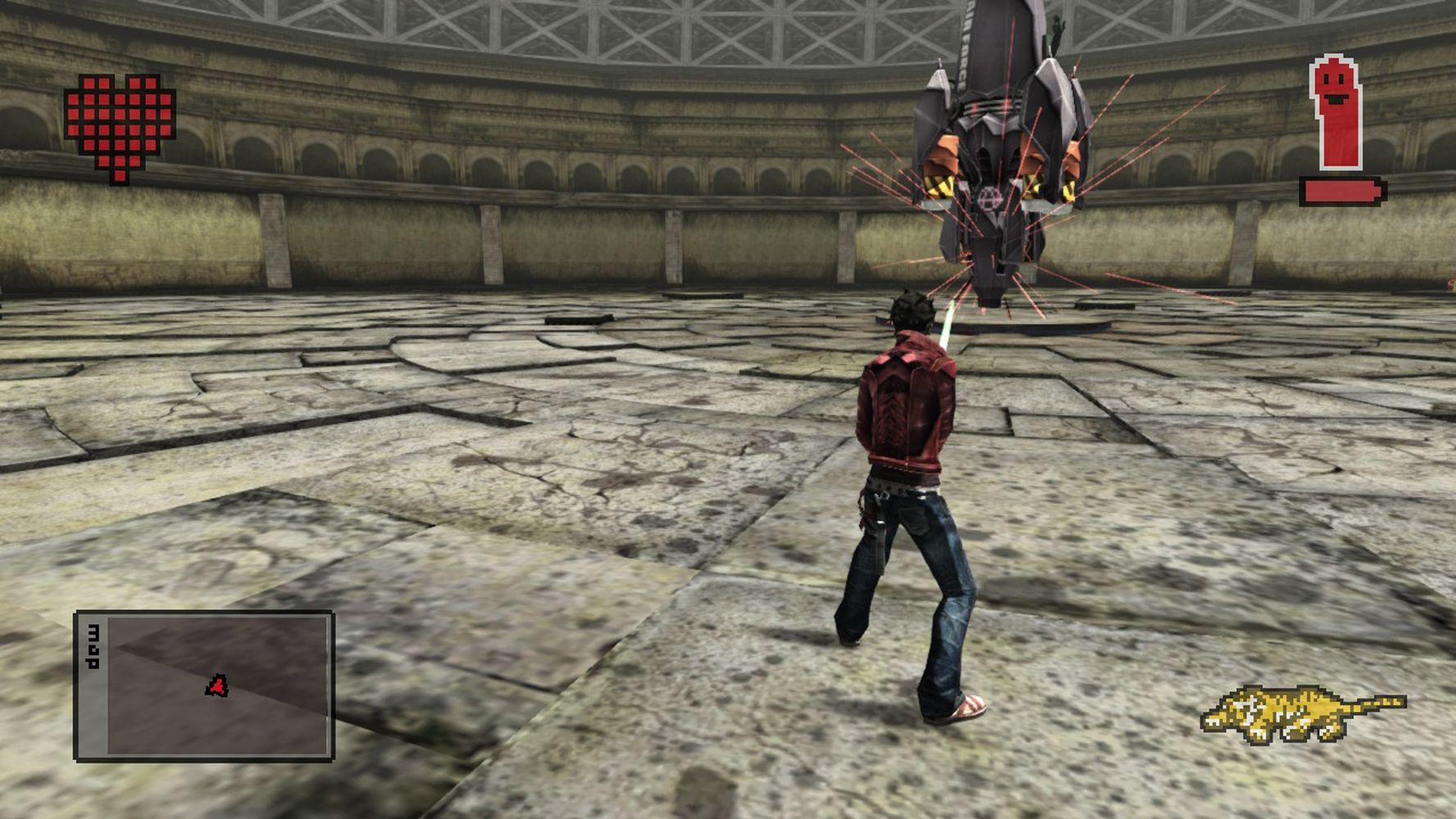Viewport: 1456px width, 819px height.
Task: Open the map in the corner
Action: pyautogui.click(x=204, y=686)
